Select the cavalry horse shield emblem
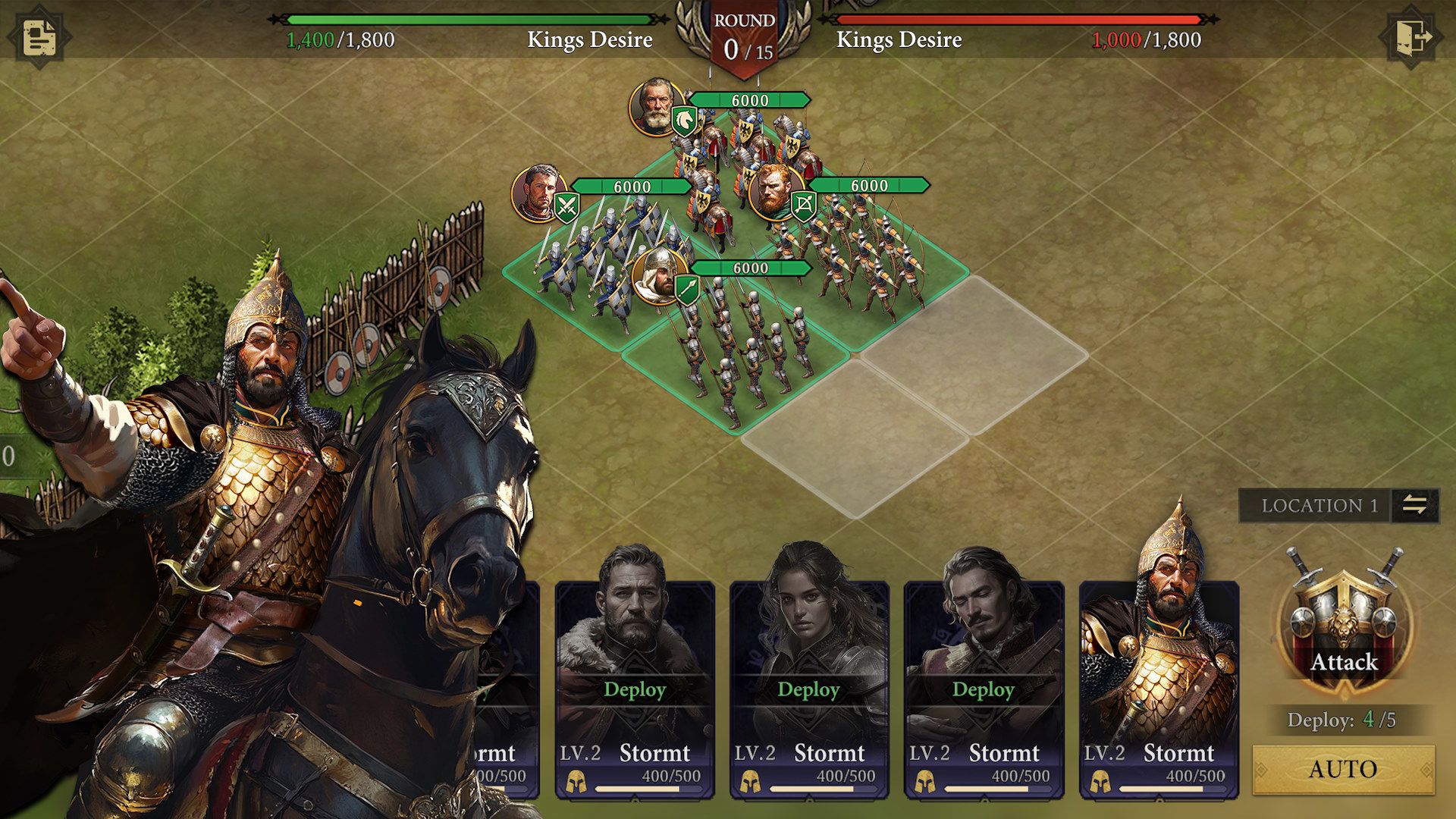 683,121
